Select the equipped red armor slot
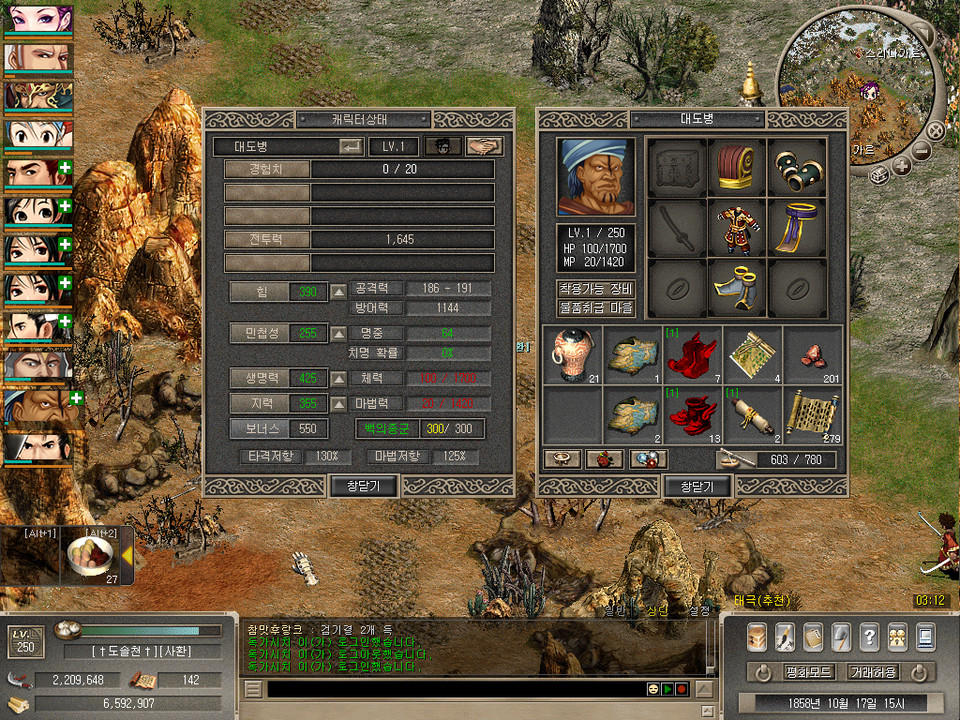The width and height of the screenshot is (960, 720). tap(738, 229)
